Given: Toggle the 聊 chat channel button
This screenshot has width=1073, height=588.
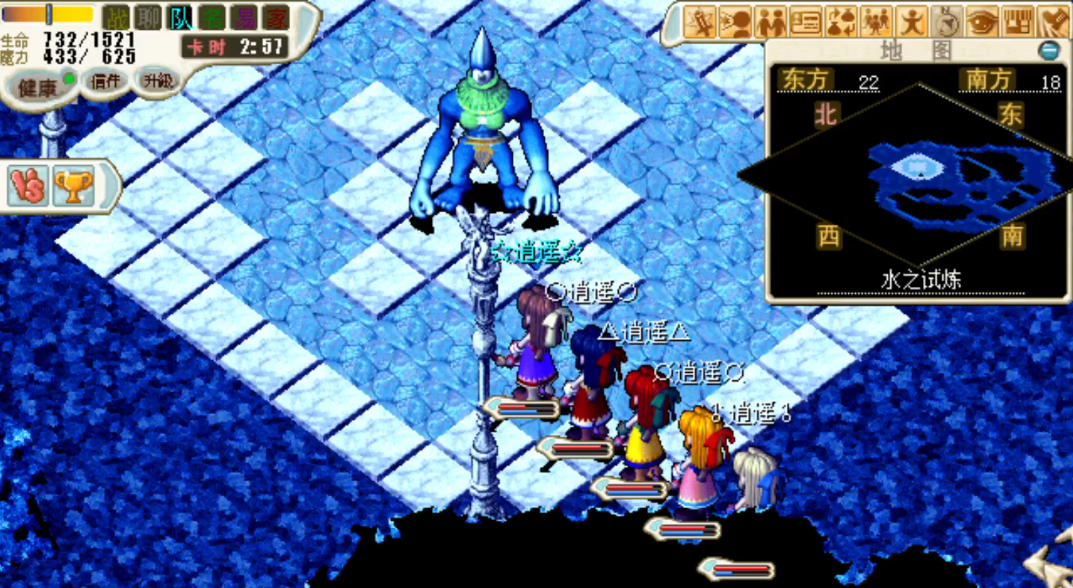Looking at the screenshot, I should coord(148,17).
